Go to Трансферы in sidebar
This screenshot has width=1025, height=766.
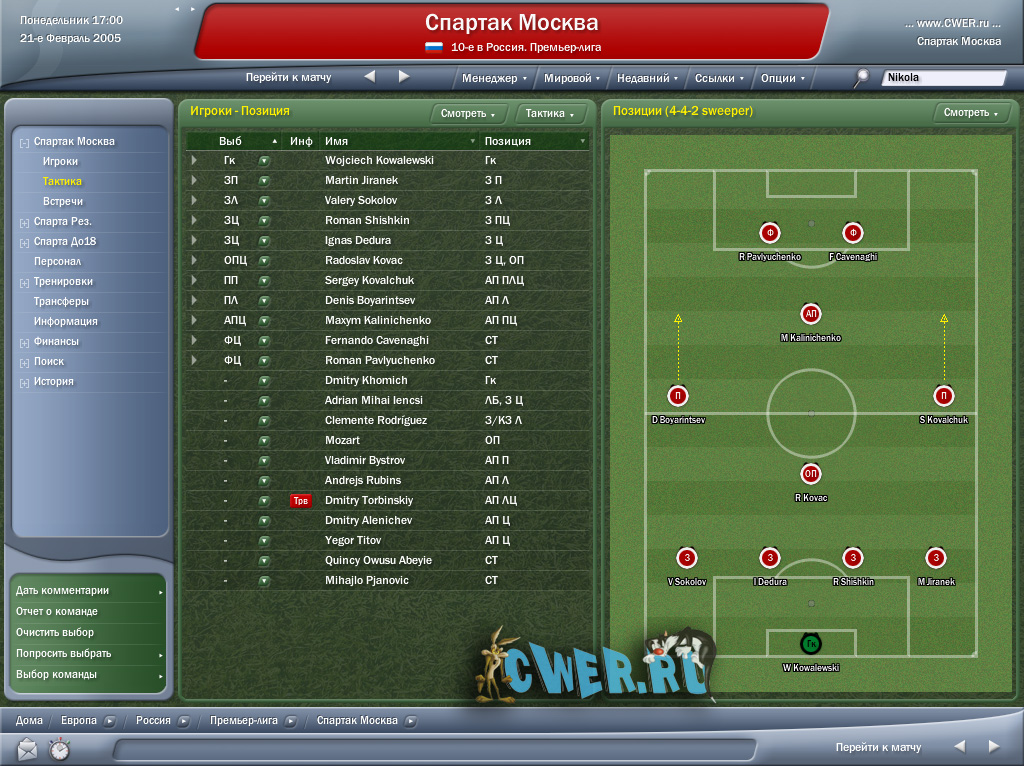click(61, 301)
